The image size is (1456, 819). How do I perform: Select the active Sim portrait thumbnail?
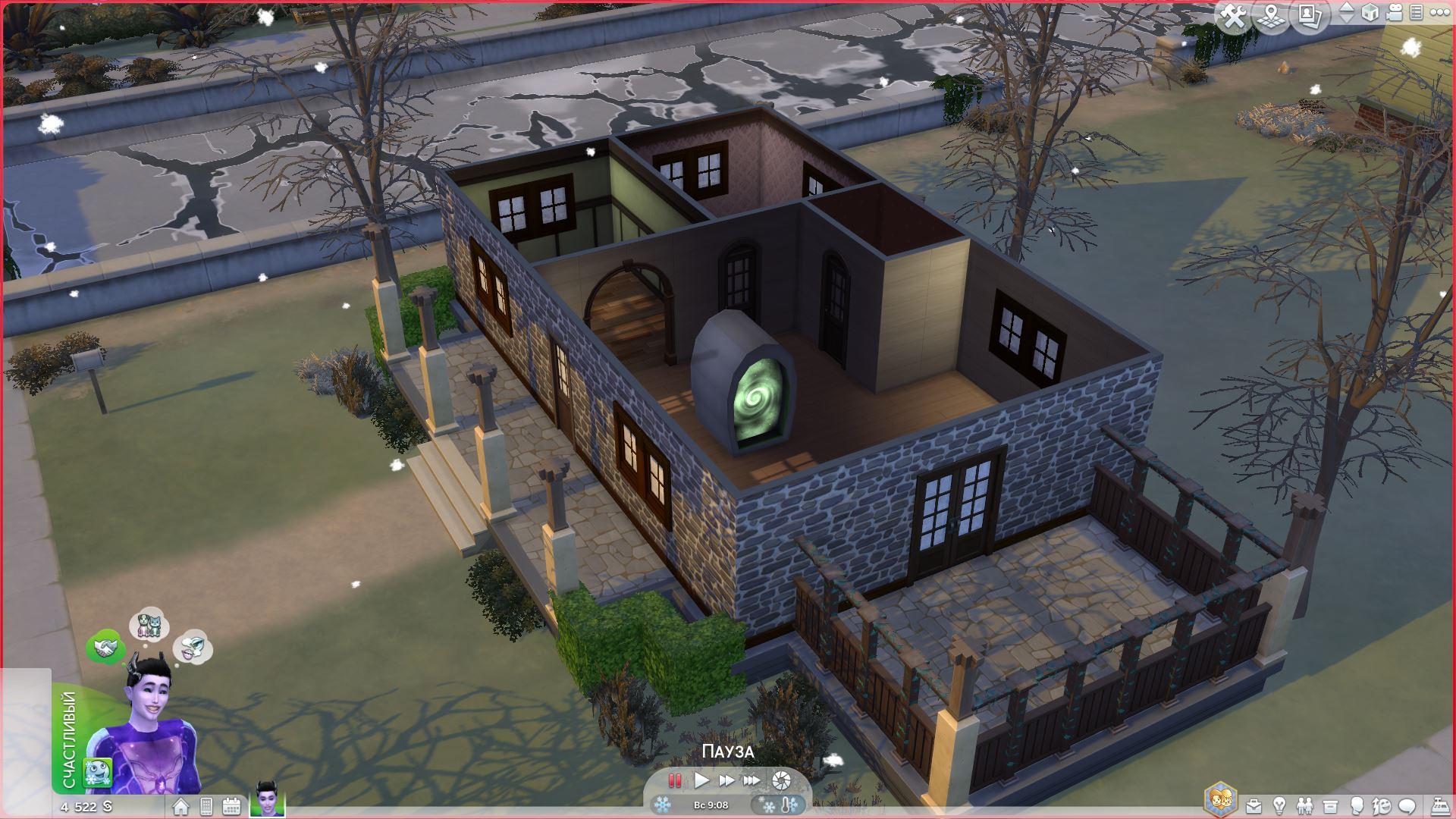click(267, 800)
